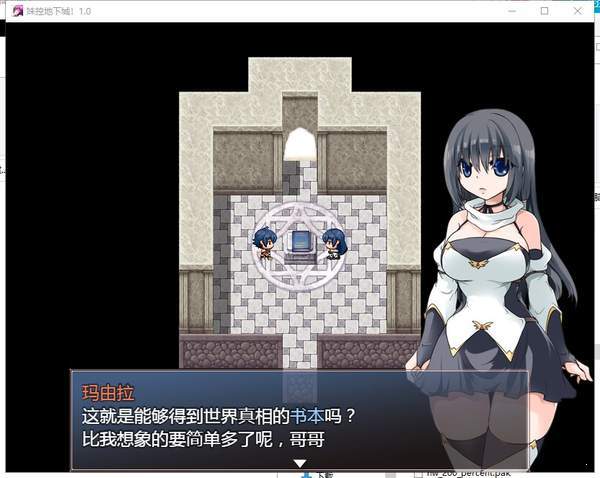This screenshot has height=478, width=600.
Task: Maximize the game window
Action: pos(545,11)
